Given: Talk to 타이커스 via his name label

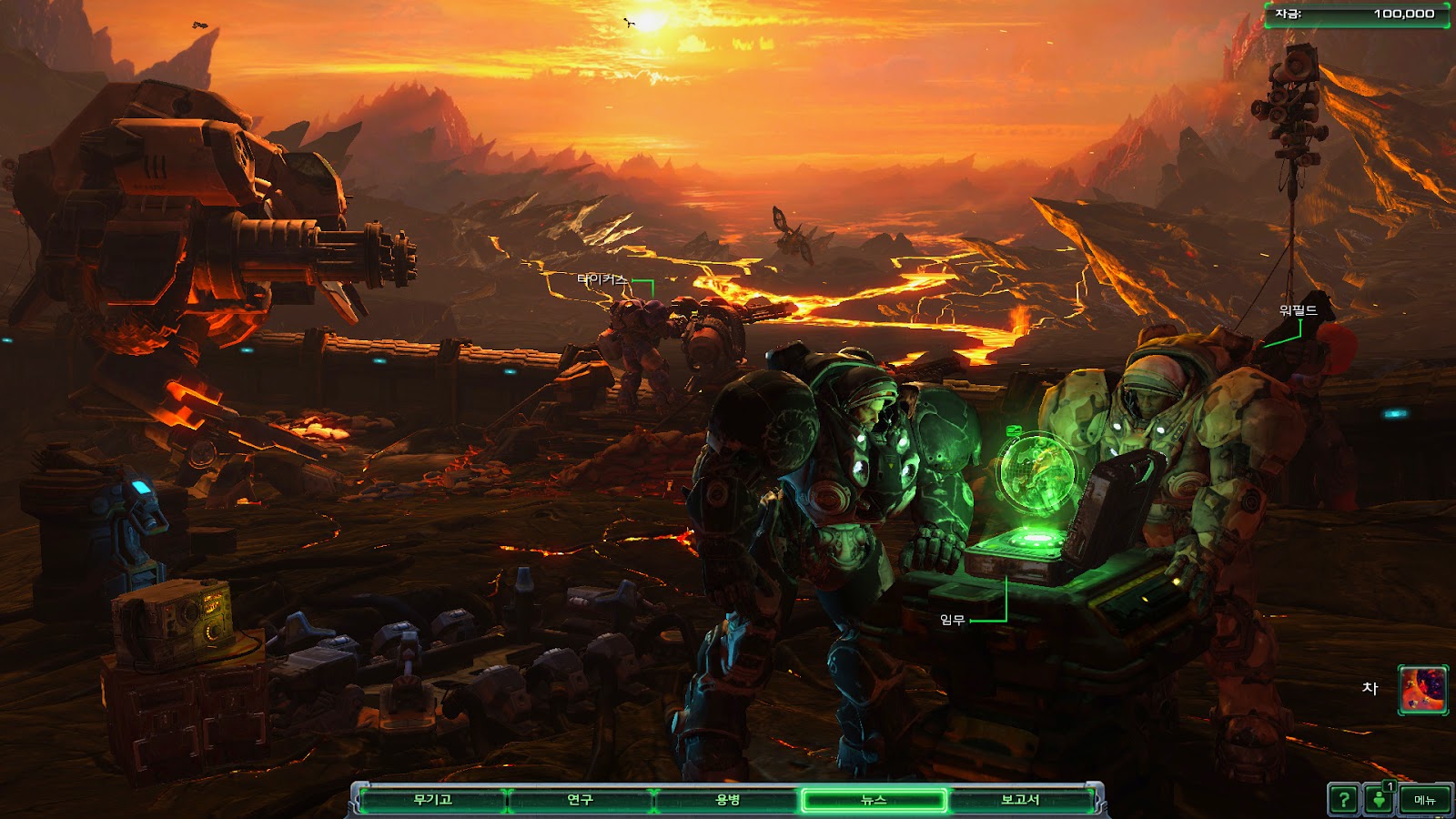Looking at the screenshot, I should tap(602, 279).
